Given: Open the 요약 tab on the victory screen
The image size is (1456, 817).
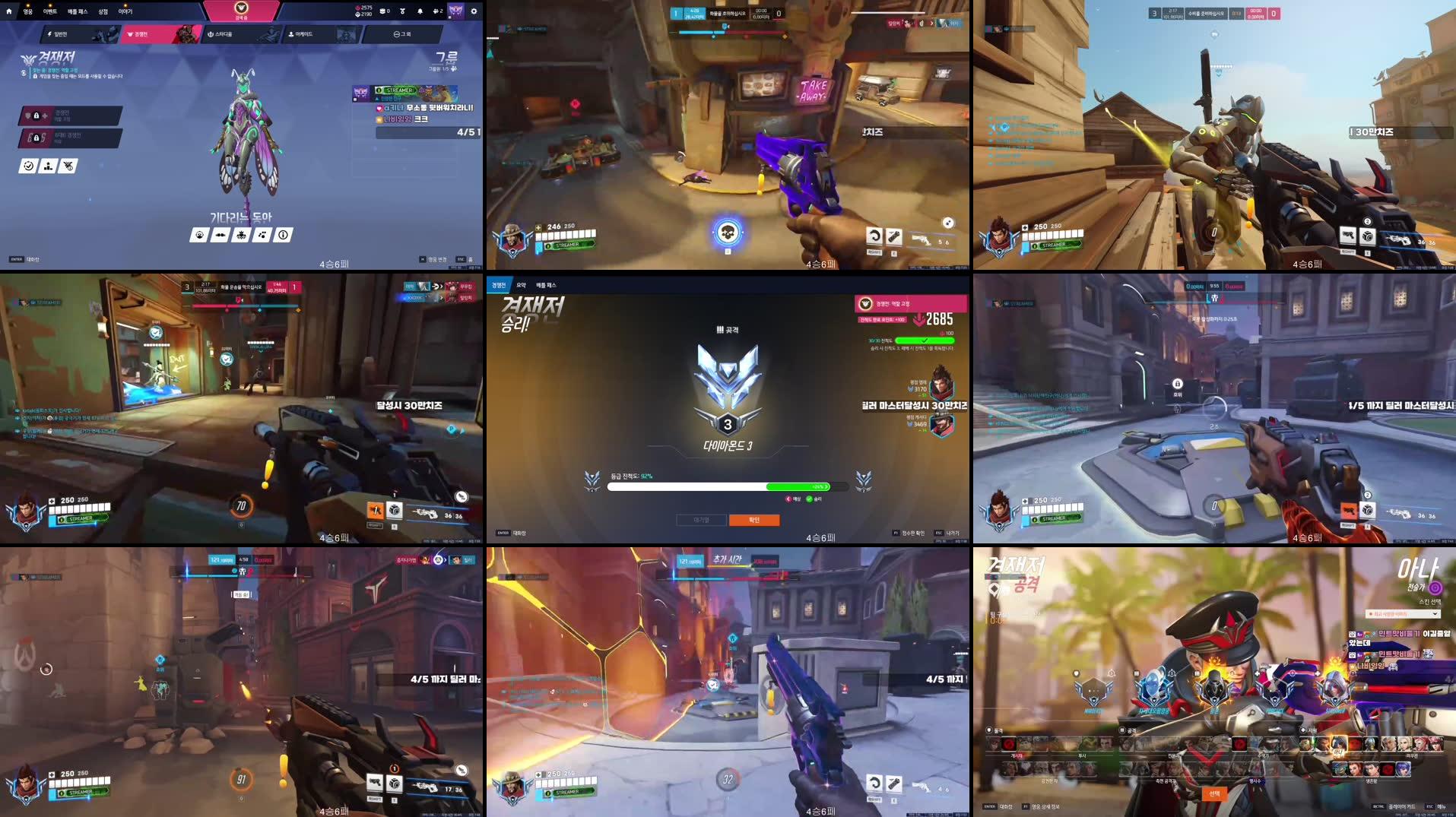Looking at the screenshot, I should [x=522, y=285].
